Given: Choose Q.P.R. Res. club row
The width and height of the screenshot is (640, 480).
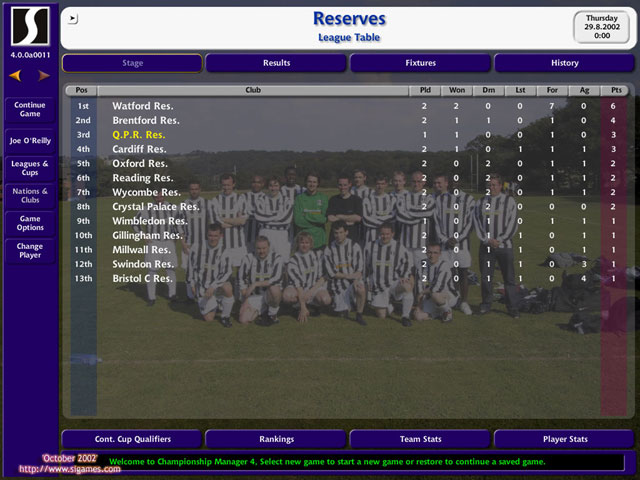Looking at the screenshot, I should [x=139, y=134].
